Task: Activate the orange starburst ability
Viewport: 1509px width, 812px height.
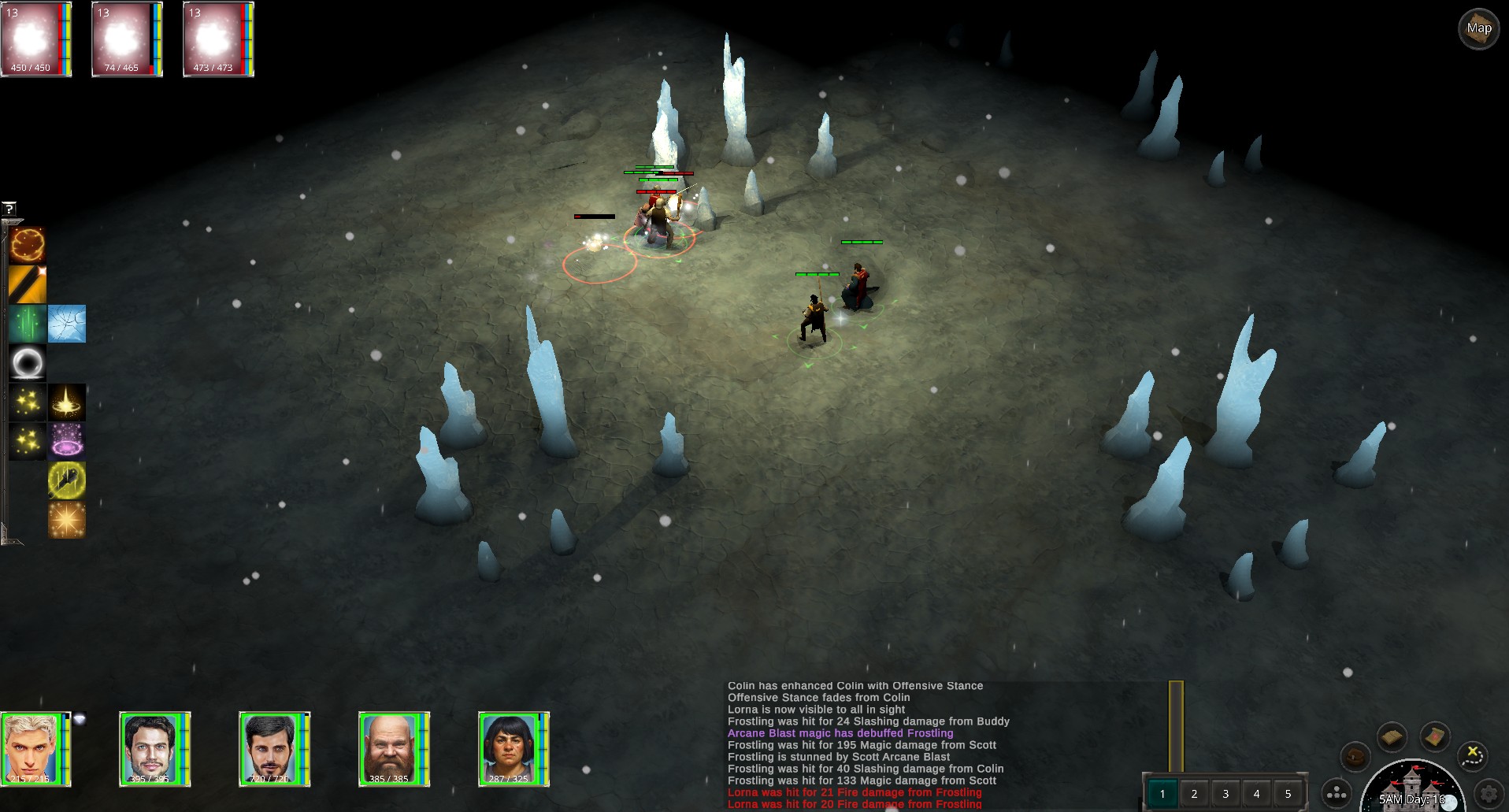Action: (67, 520)
